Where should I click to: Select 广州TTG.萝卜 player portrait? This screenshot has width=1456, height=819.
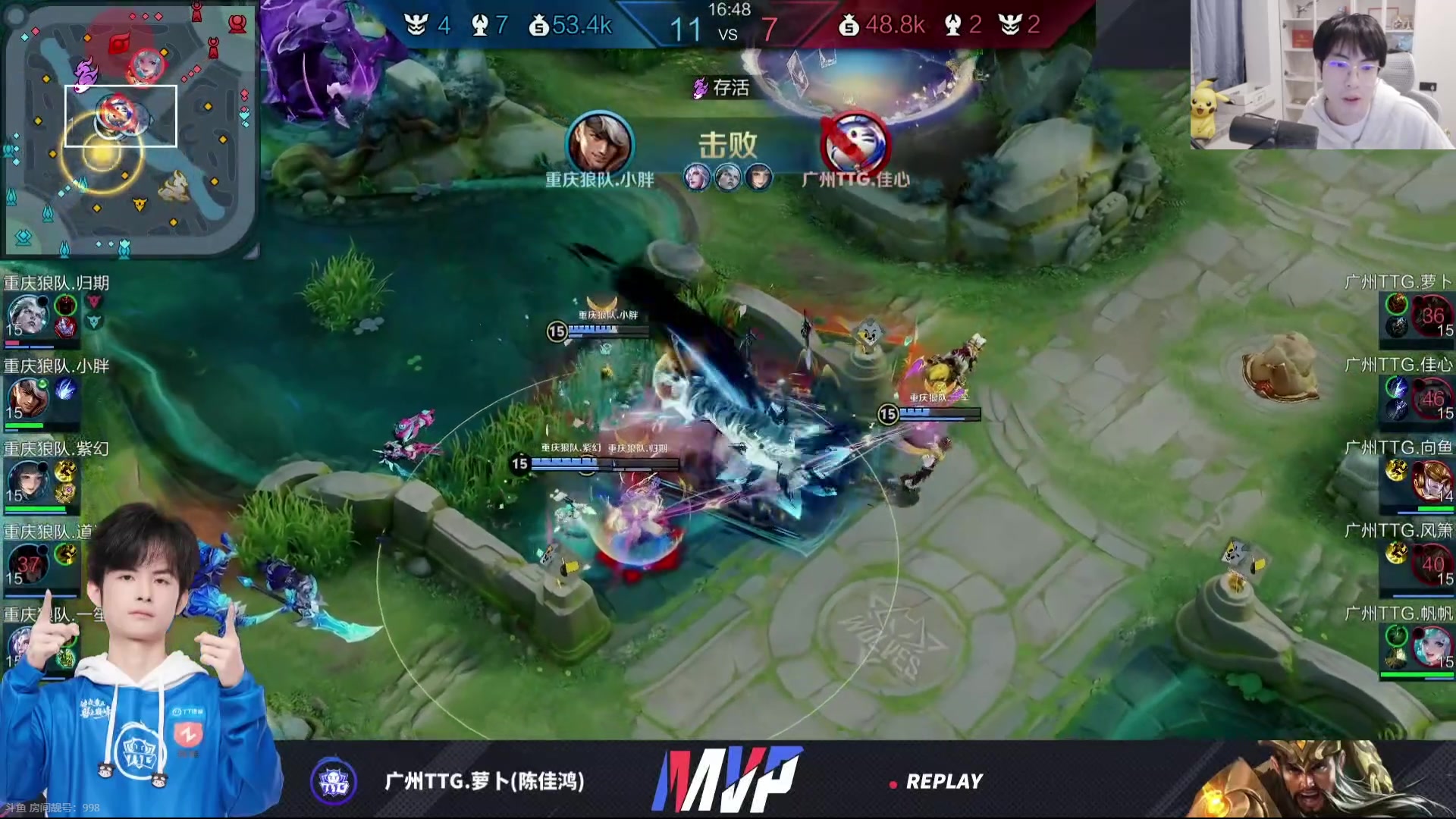coord(1432,315)
